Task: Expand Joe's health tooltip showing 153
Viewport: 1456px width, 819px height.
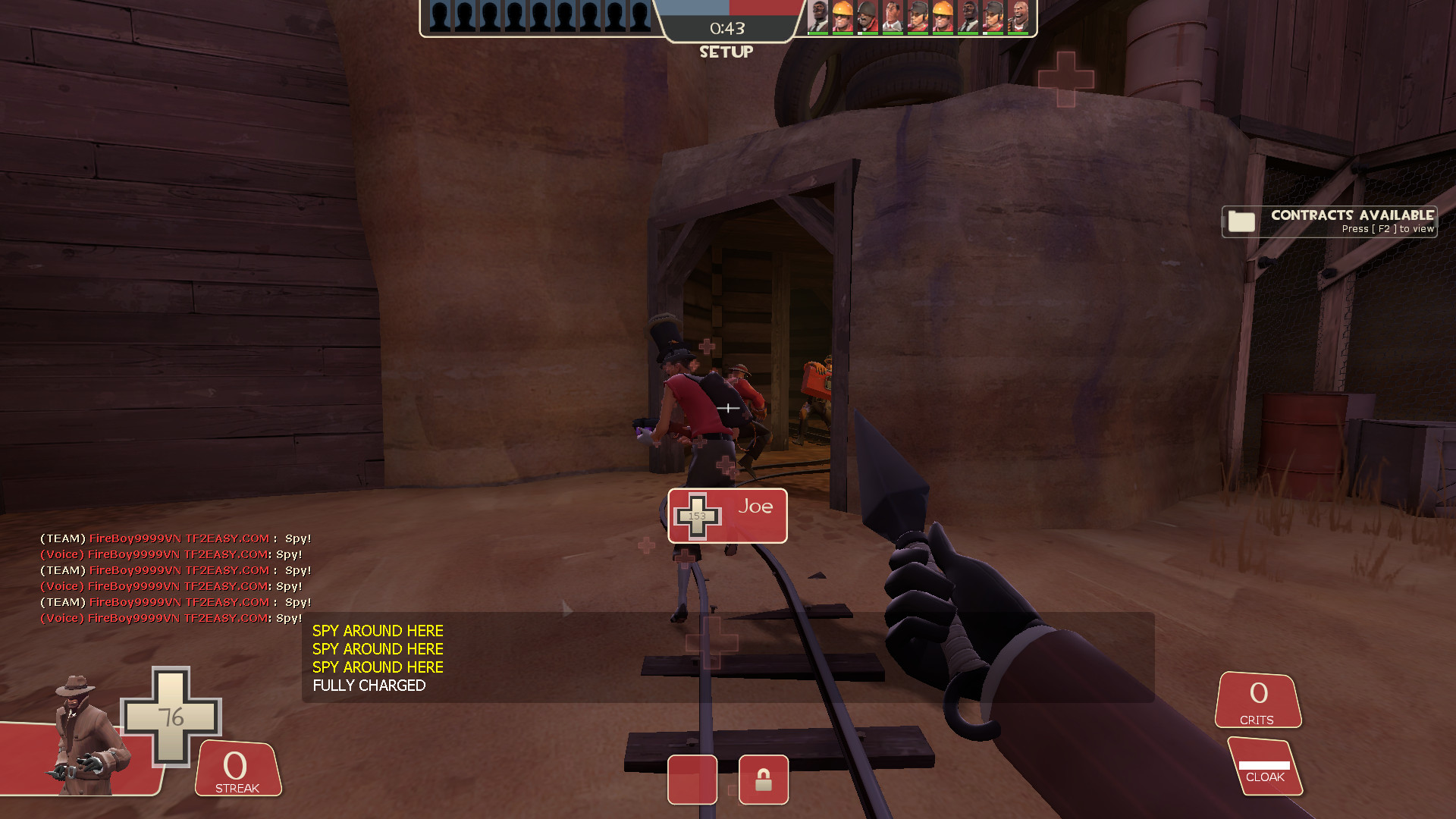Action: click(726, 516)
